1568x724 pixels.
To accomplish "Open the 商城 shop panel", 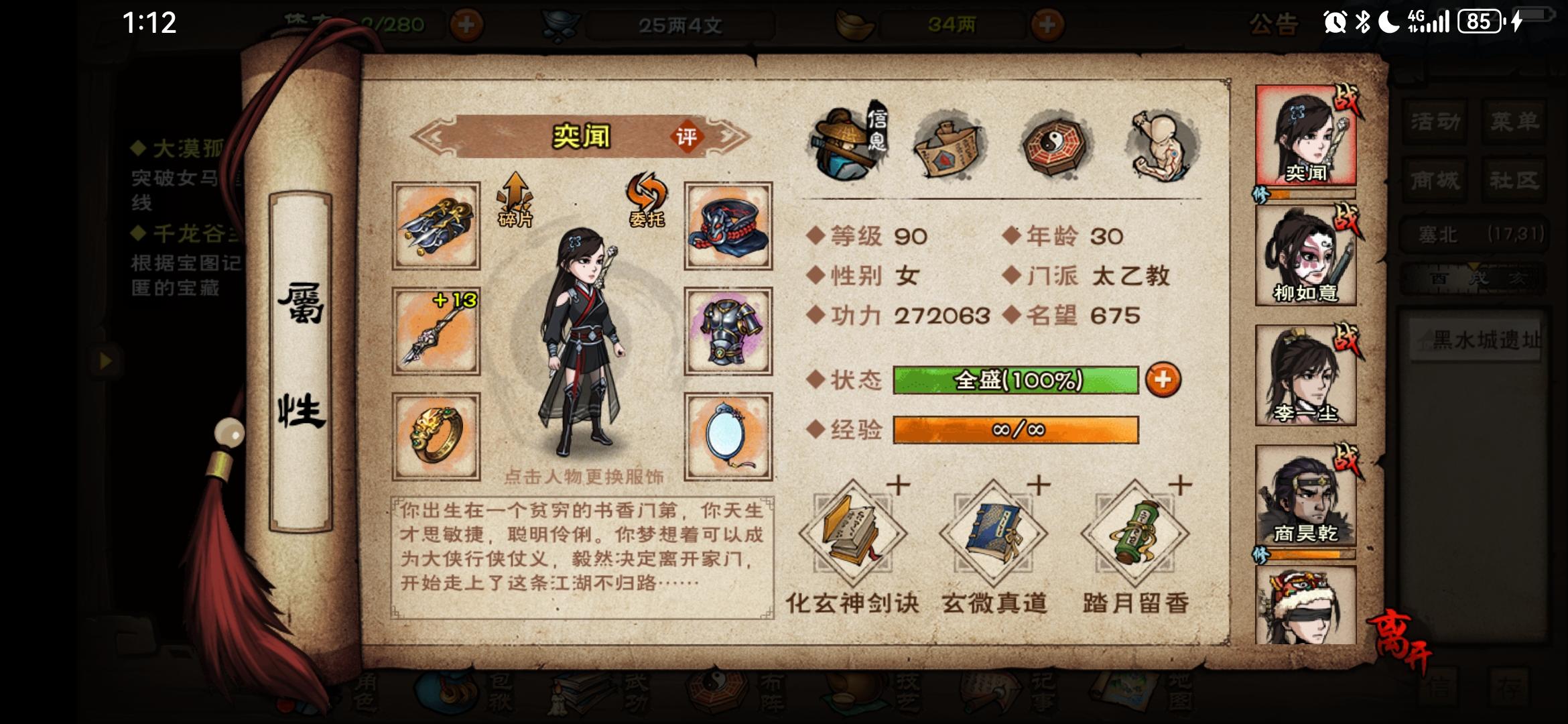I will coord(1434,181).
